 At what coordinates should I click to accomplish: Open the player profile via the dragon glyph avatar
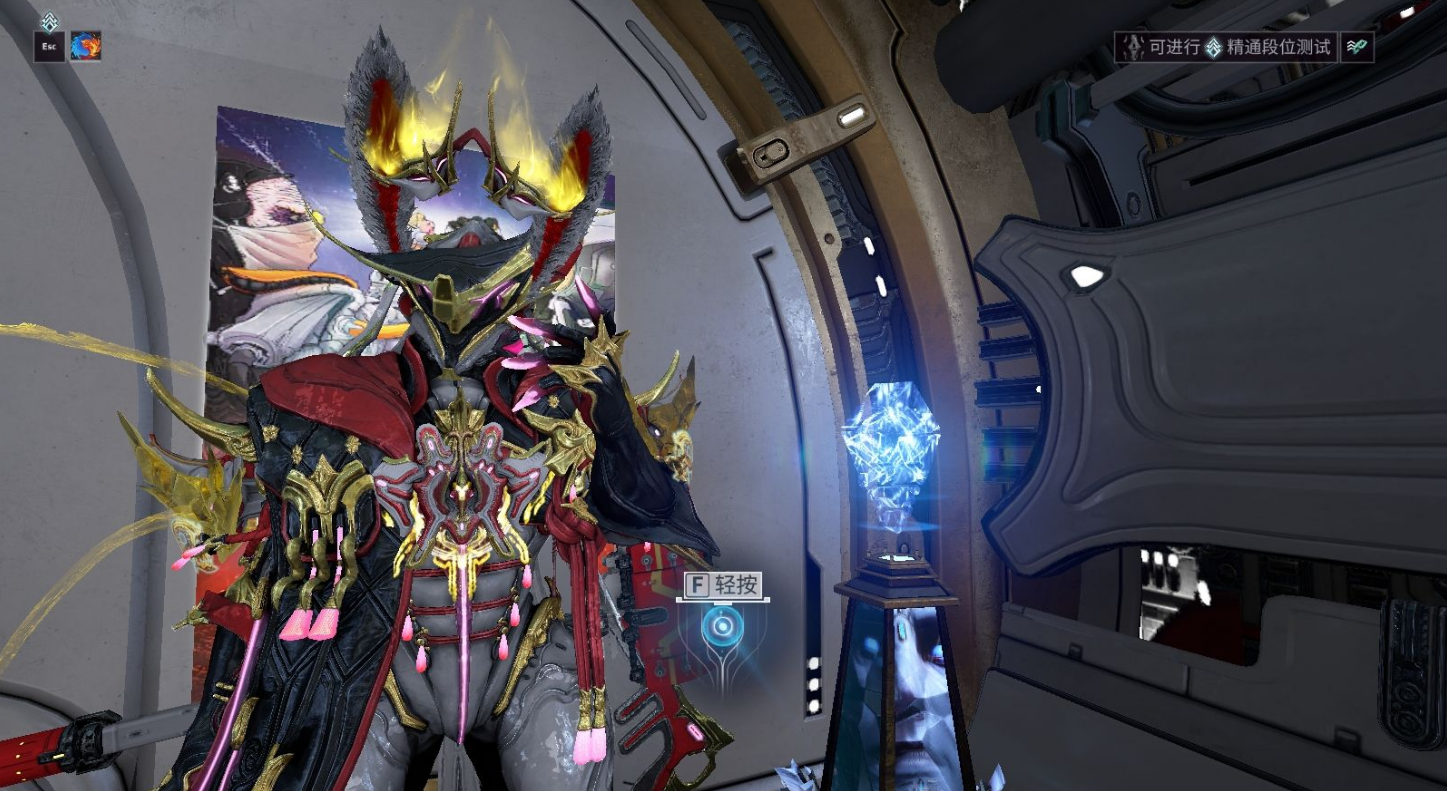point(85,46)
